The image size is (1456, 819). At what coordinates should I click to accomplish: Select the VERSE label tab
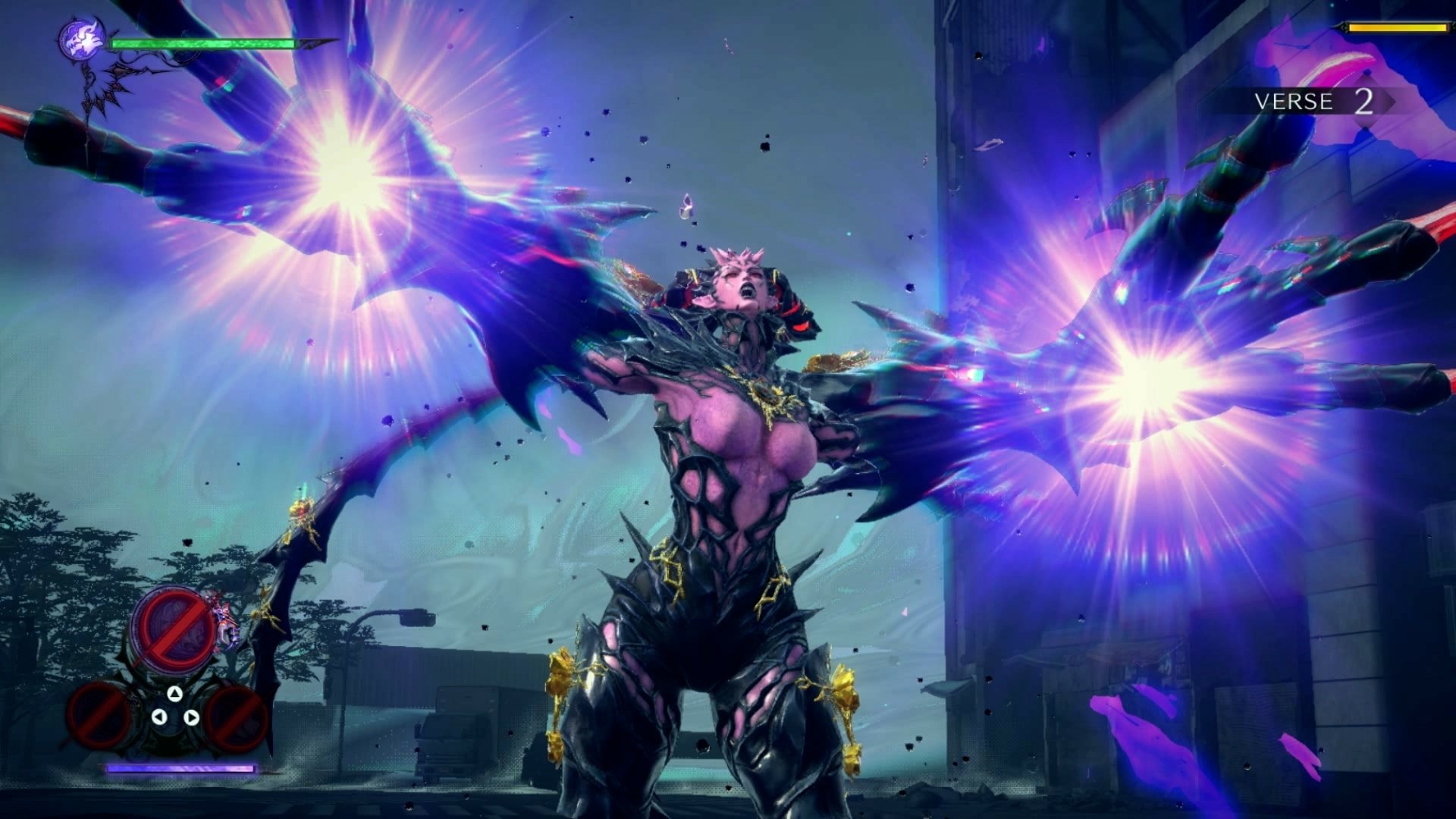[1294, 100]
